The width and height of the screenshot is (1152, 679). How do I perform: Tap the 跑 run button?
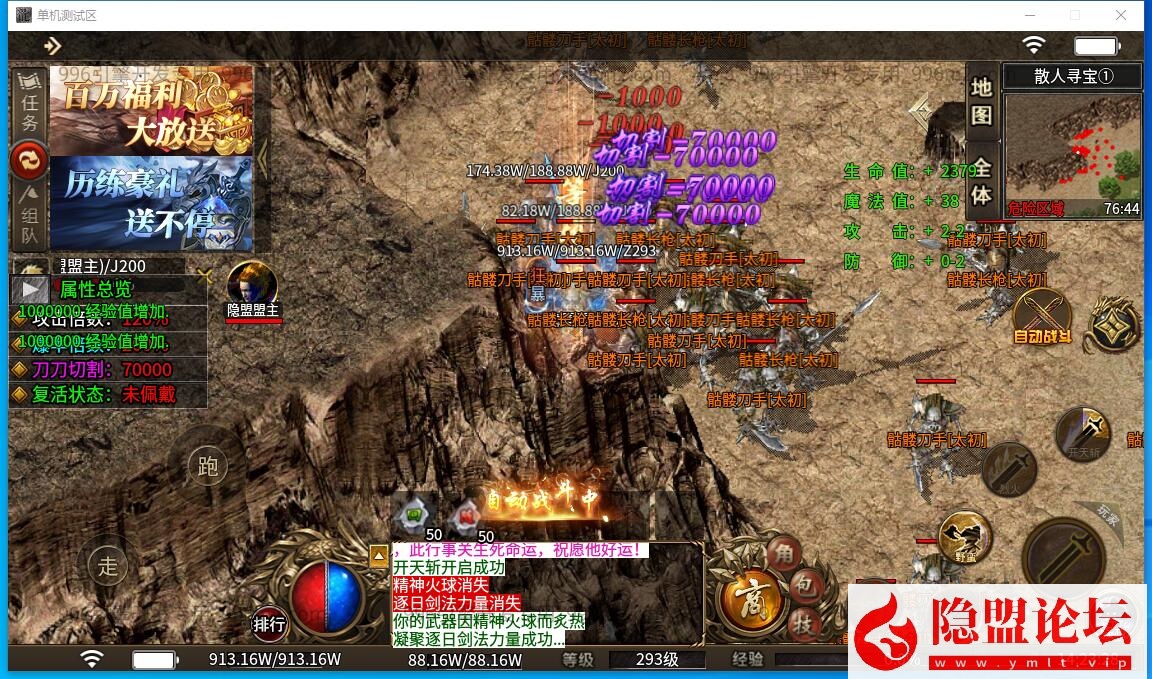click(208, 467)
